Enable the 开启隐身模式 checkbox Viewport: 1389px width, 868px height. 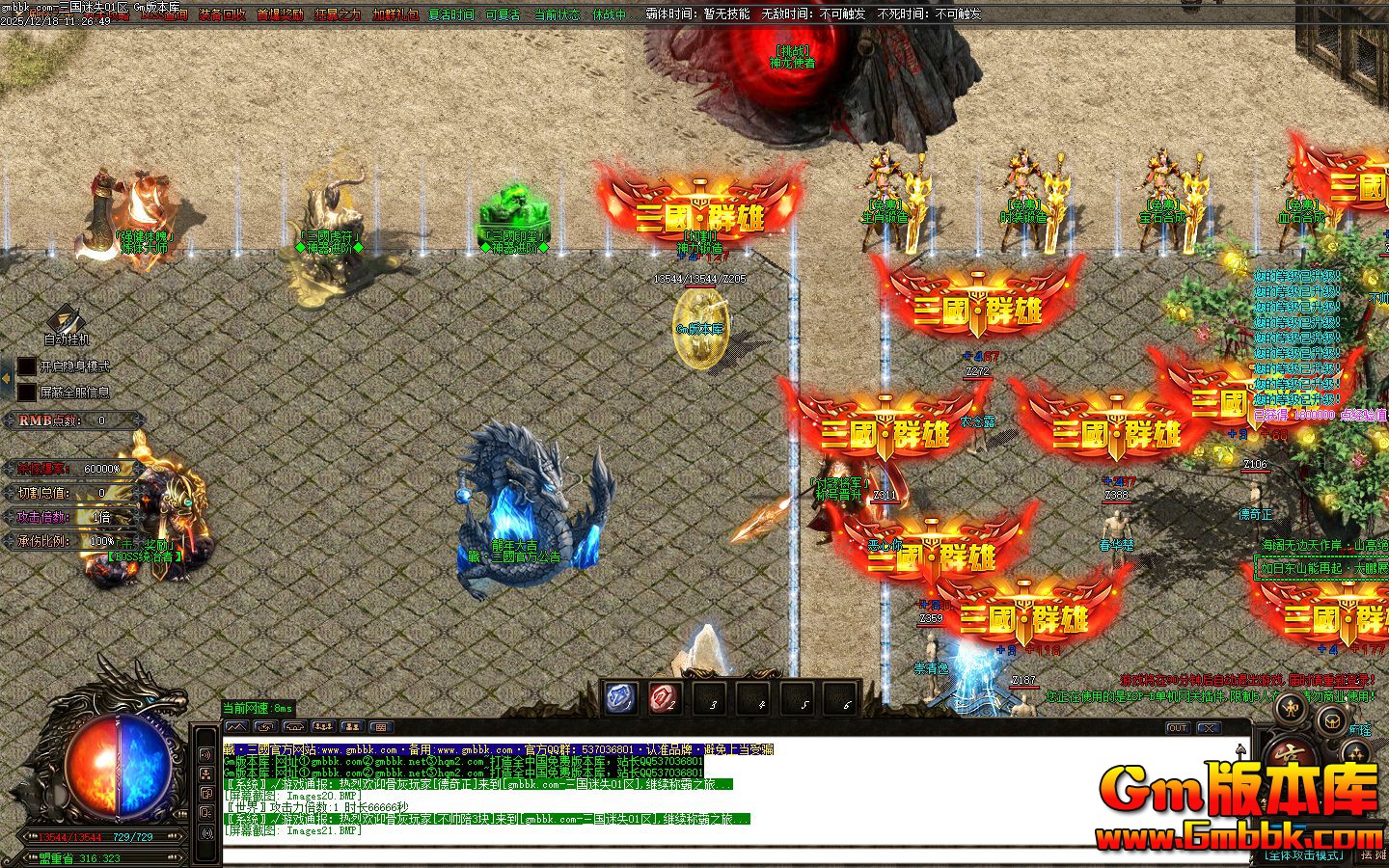pyautogui.click(x=26, y=366)
